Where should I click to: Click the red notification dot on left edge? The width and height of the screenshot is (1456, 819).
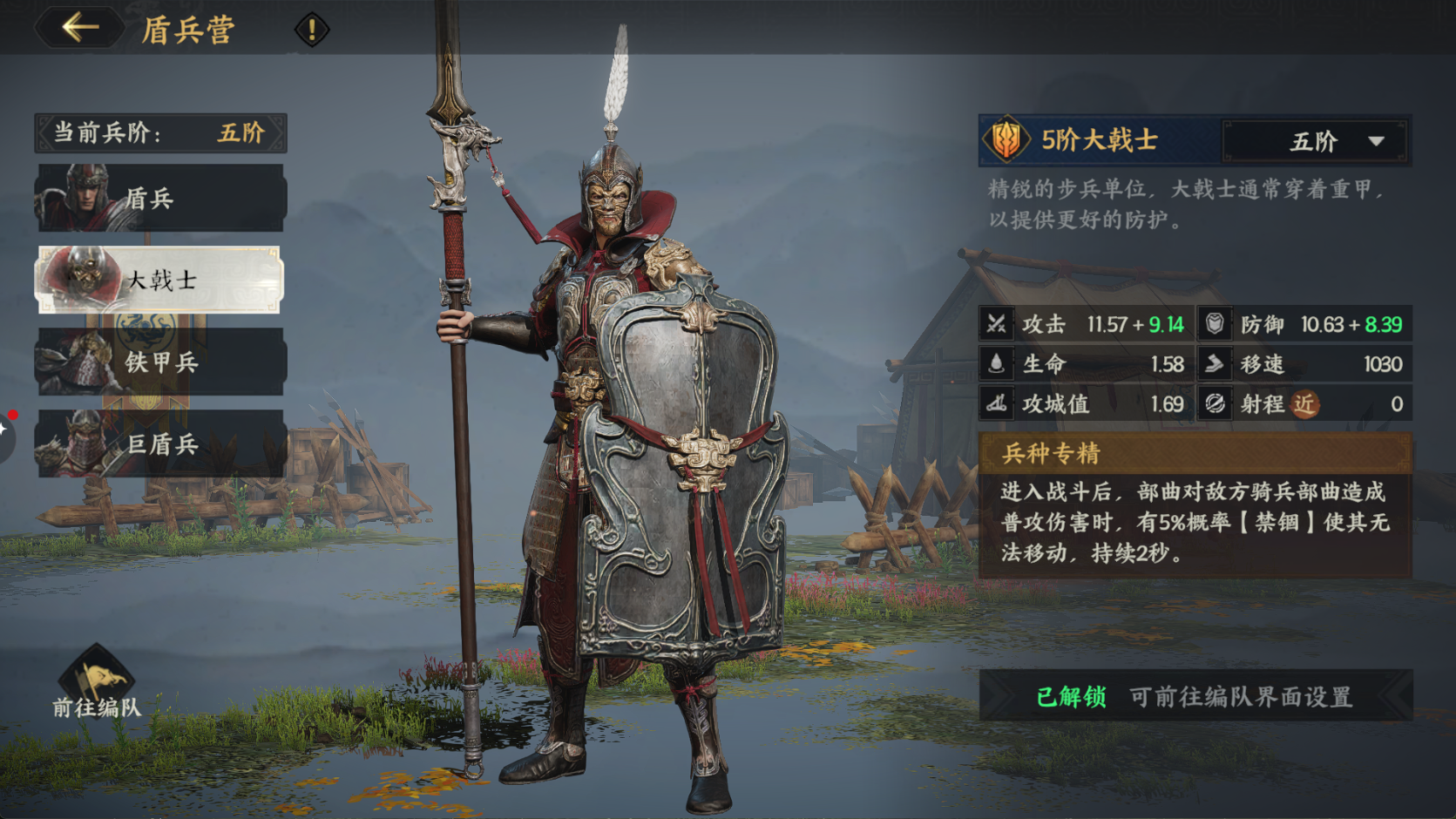[11, 415]
